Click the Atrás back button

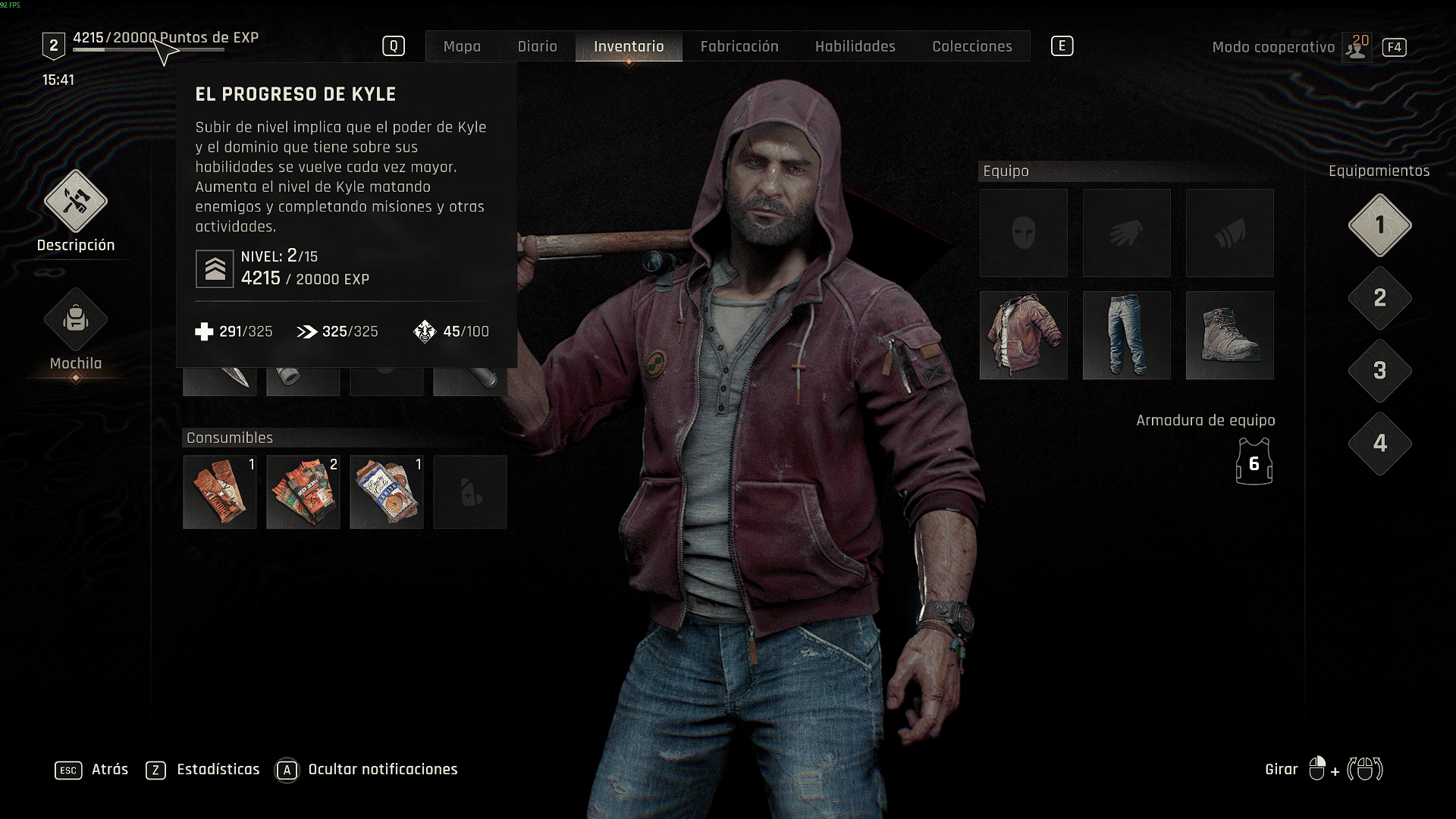[x=93, y=770]
